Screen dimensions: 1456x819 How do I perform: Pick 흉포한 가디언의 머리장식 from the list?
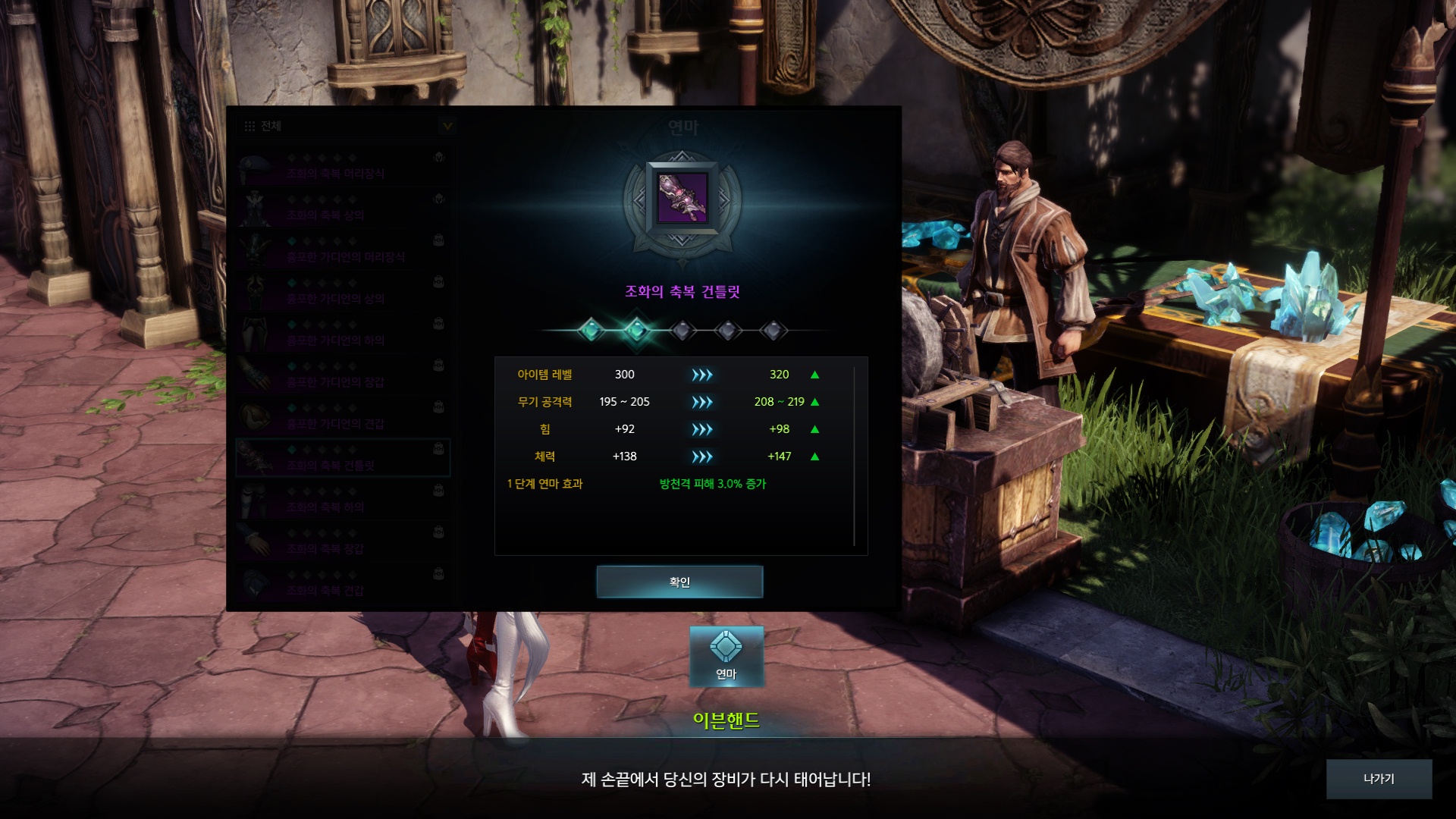point(343,251)
